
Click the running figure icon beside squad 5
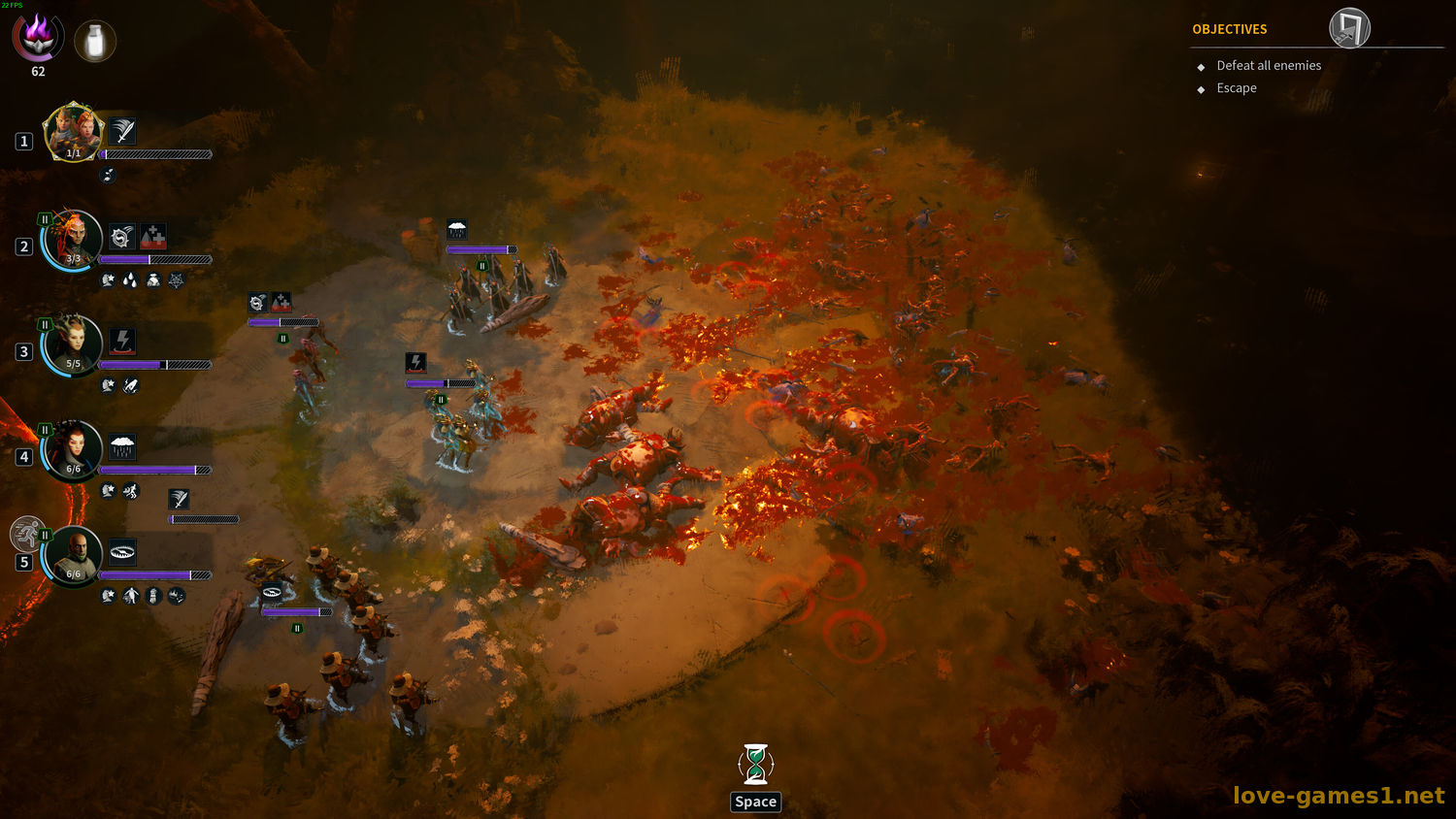pyautogui.click(x=27, y=533)
